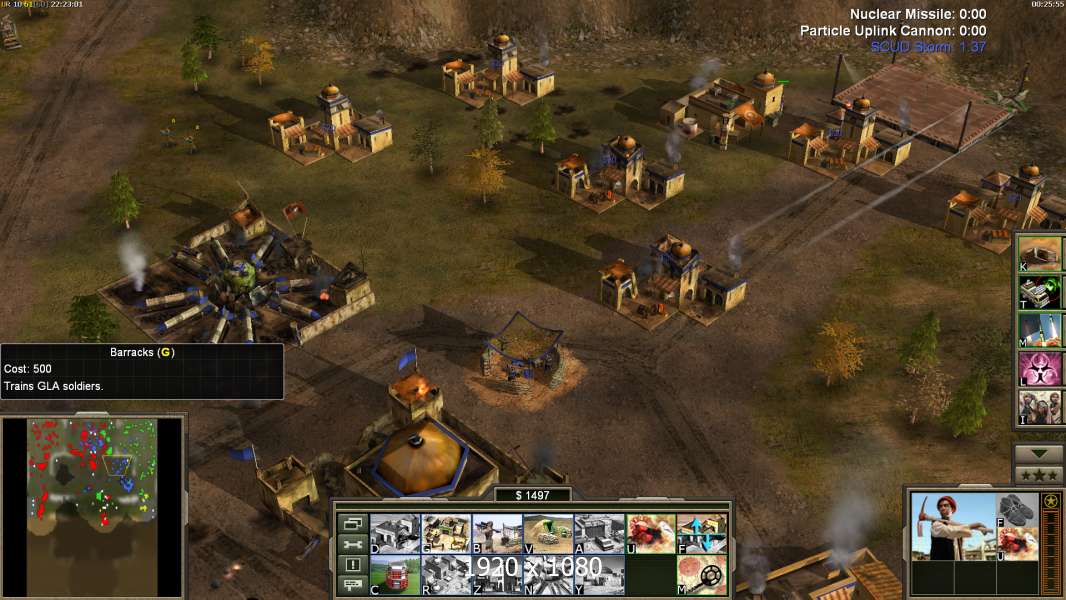This screenshot has width=1066, height=600.
Task: Click the wrench button beside the build grid
Action: point(350,544)
